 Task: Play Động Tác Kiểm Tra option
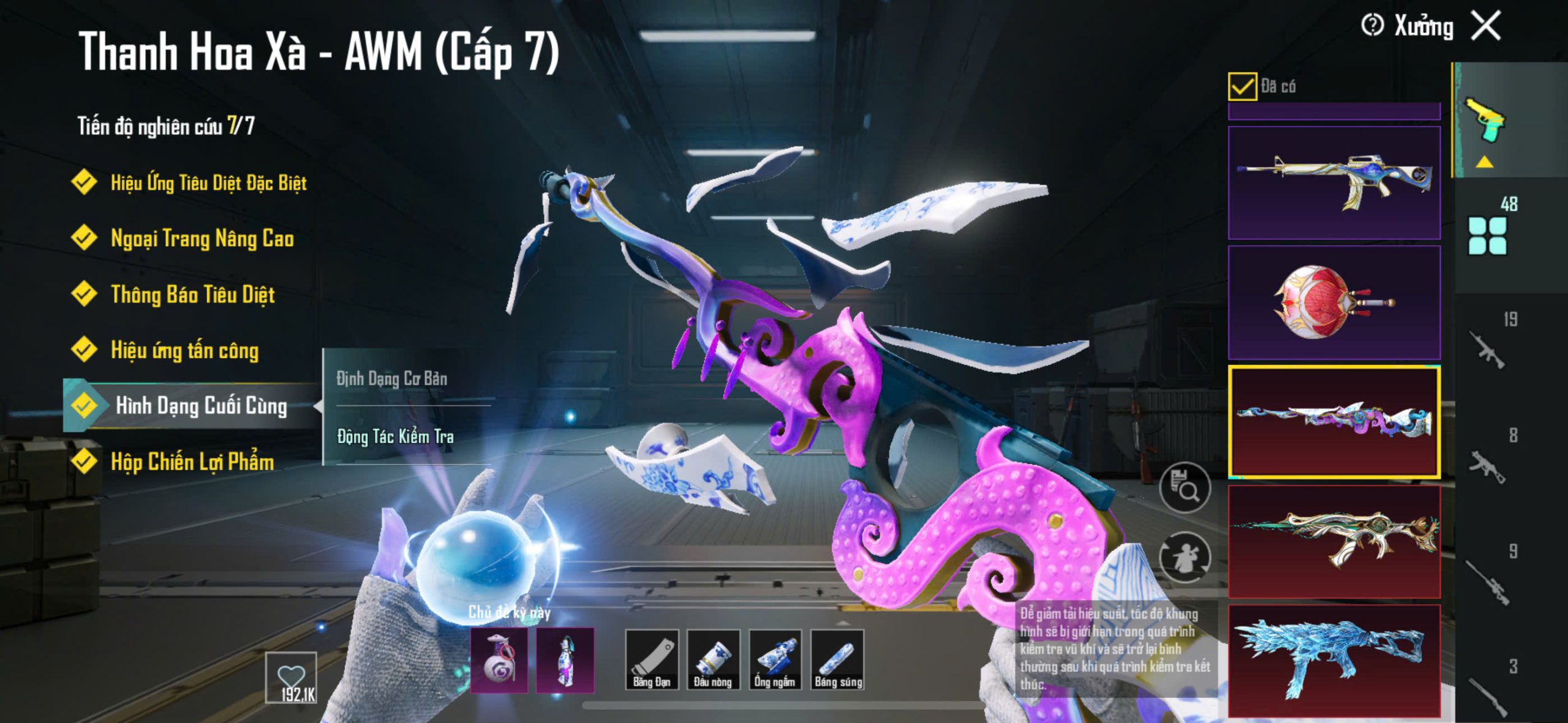395,436
